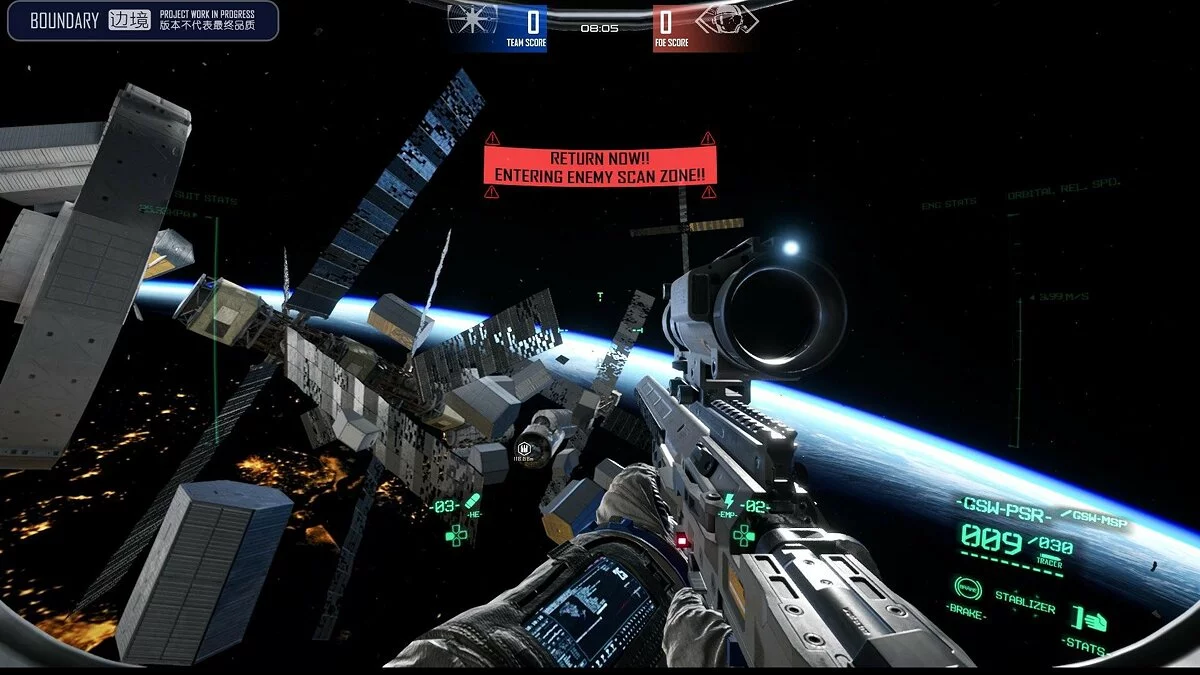Screen dimensions: 1200x675
Task: Open the Stats hand icon
Action: point(1094,619)
